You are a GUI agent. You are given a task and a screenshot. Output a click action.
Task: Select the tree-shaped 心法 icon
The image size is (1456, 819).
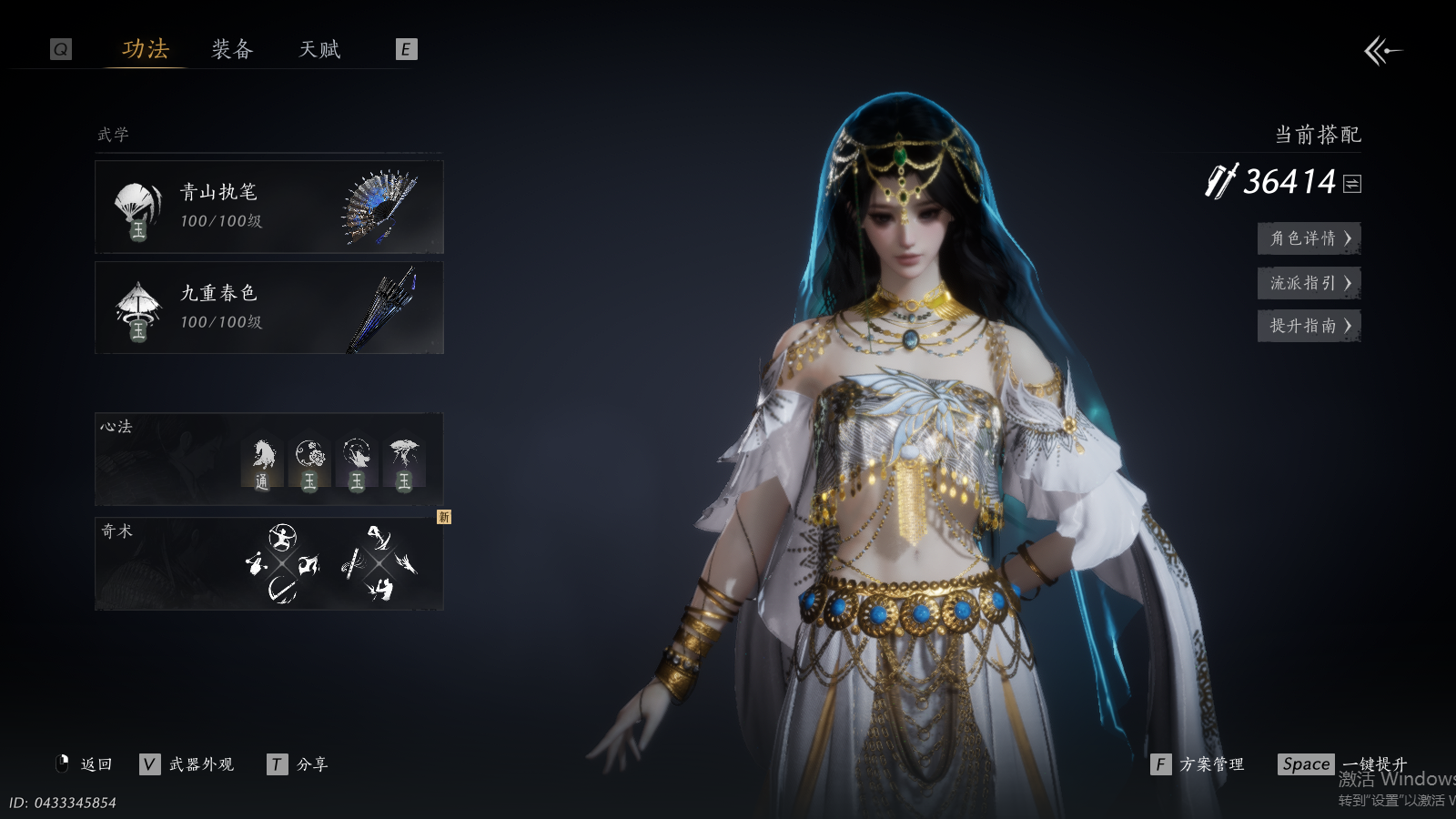[404, 463]
